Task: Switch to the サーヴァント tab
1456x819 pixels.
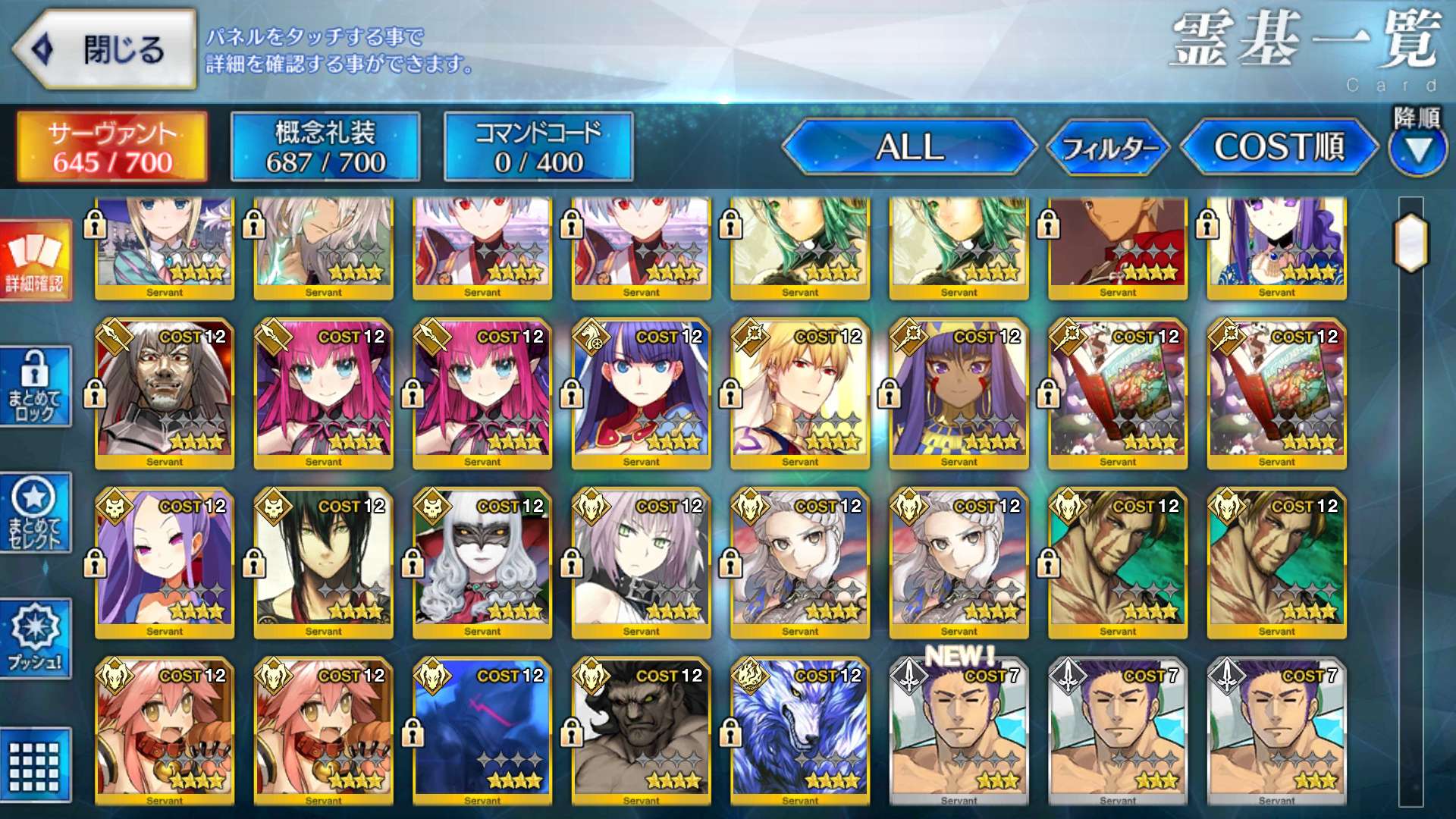Action: (112, 147)
